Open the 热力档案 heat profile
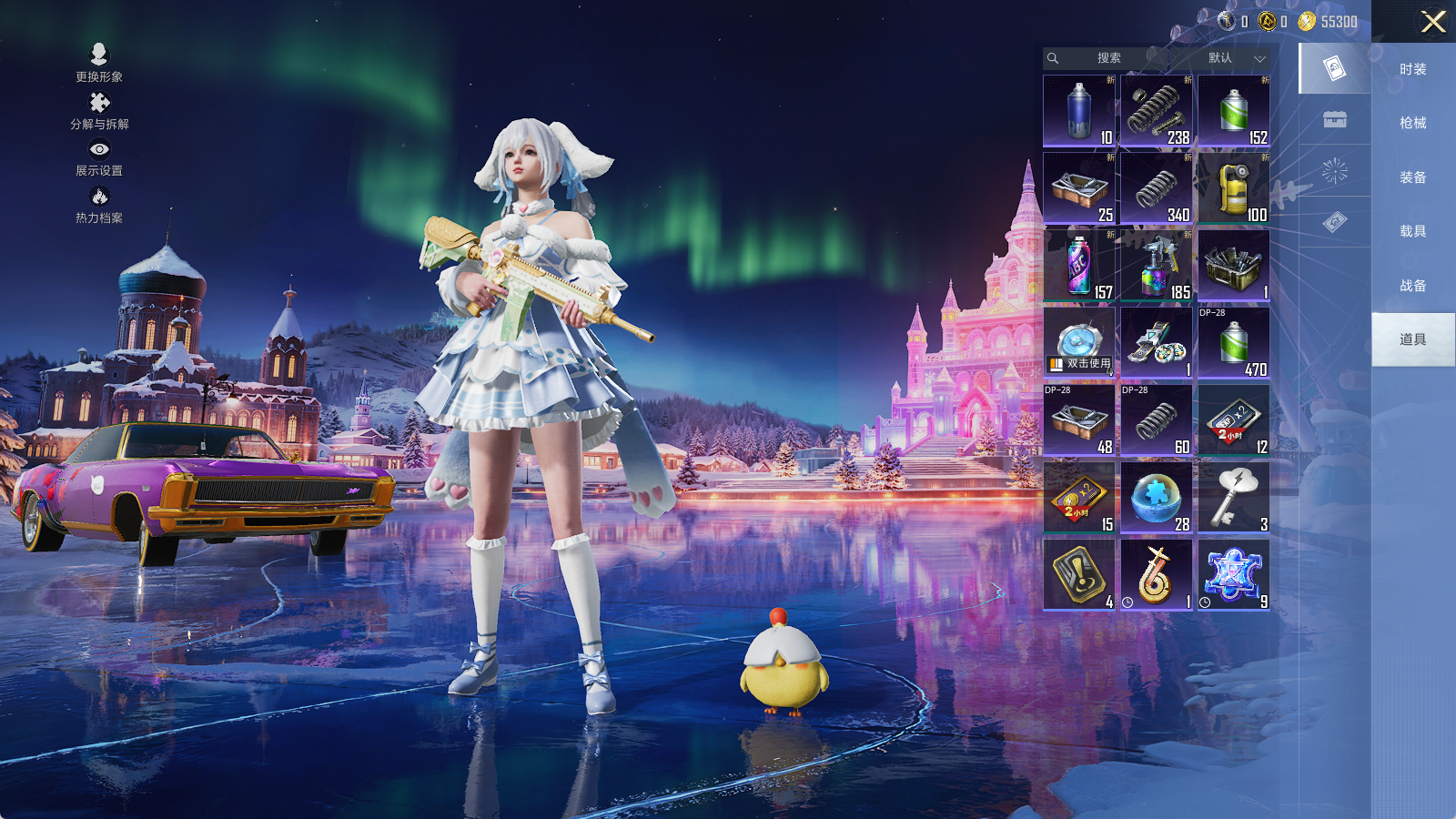 coord(99,205)
